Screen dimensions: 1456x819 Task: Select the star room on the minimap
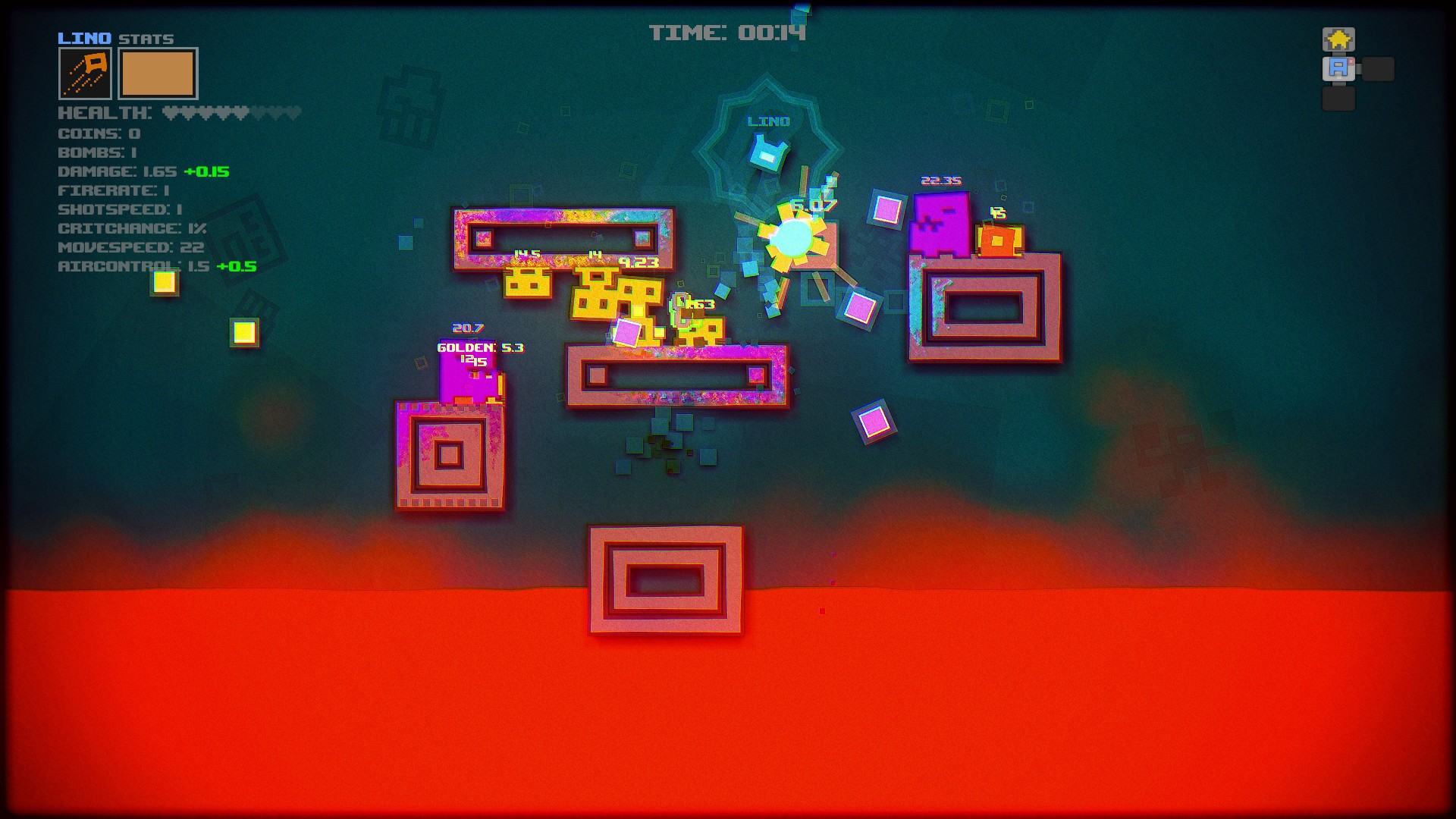click(x=1338, y=39)
